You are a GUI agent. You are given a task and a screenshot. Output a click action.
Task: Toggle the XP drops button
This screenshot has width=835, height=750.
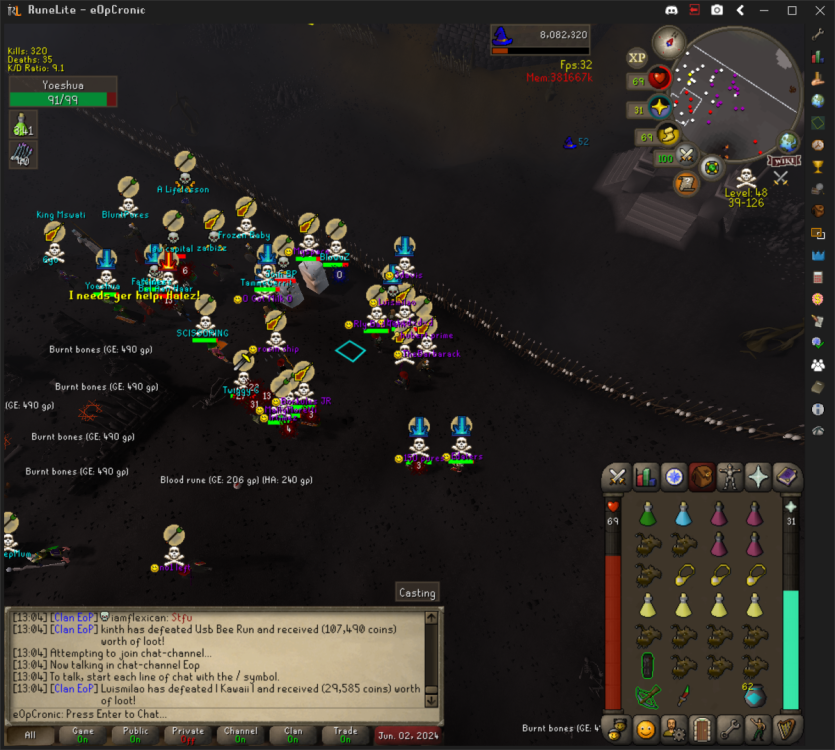[x=636, y=58]
